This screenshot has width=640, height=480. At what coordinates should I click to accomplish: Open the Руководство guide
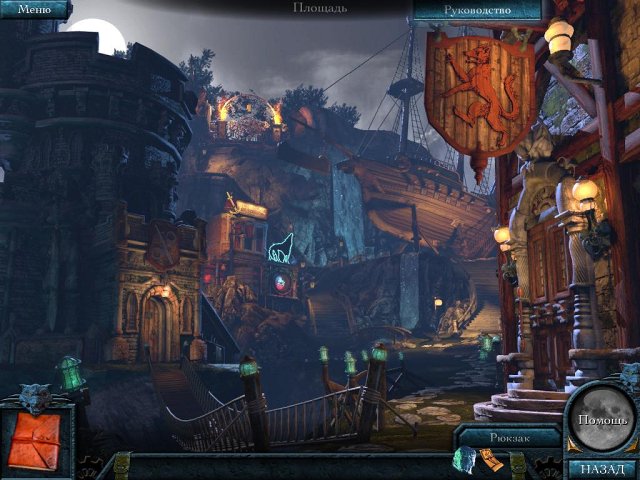point(476,11)
